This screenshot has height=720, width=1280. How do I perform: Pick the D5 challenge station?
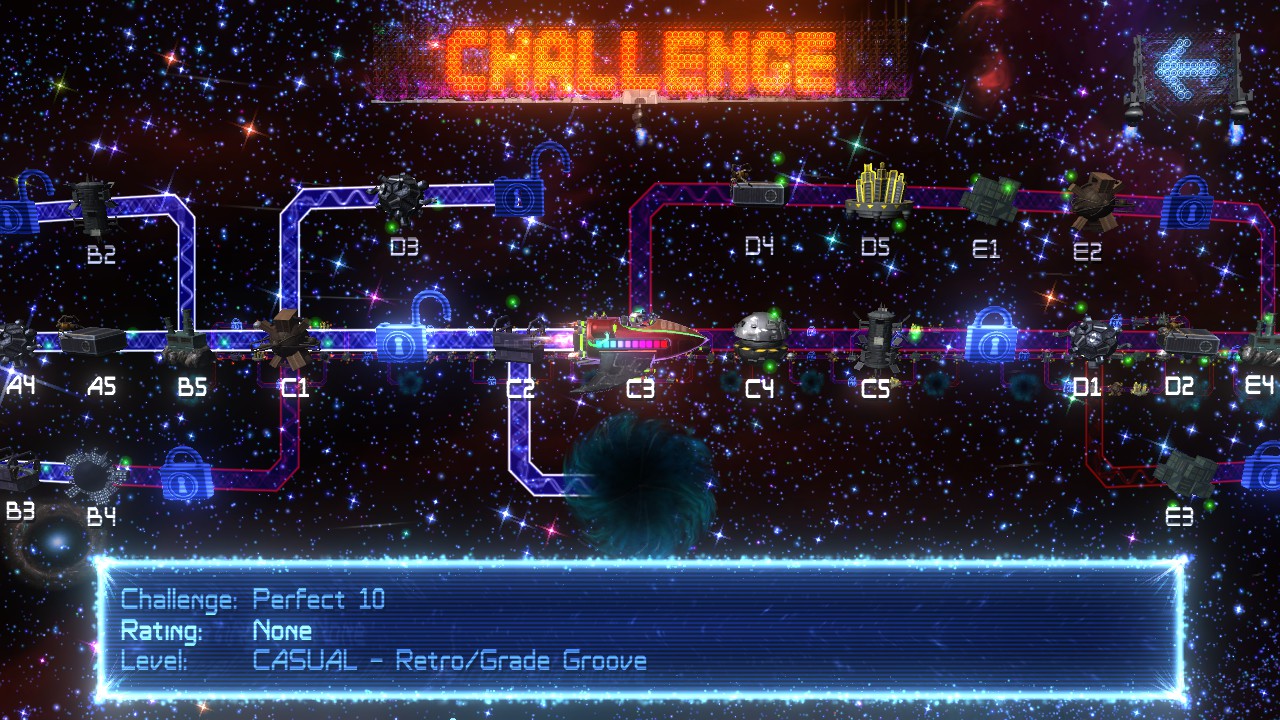tap(878, 193)
